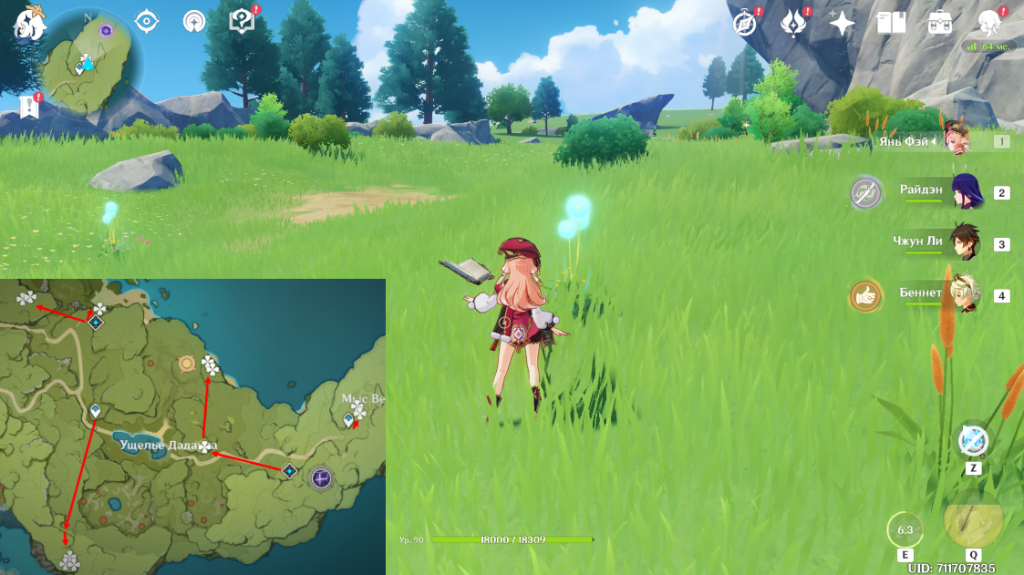Screen dimensions: 1024x575
Task: Open the bookmark notice with exclamation mark
Action: point(28,106)
